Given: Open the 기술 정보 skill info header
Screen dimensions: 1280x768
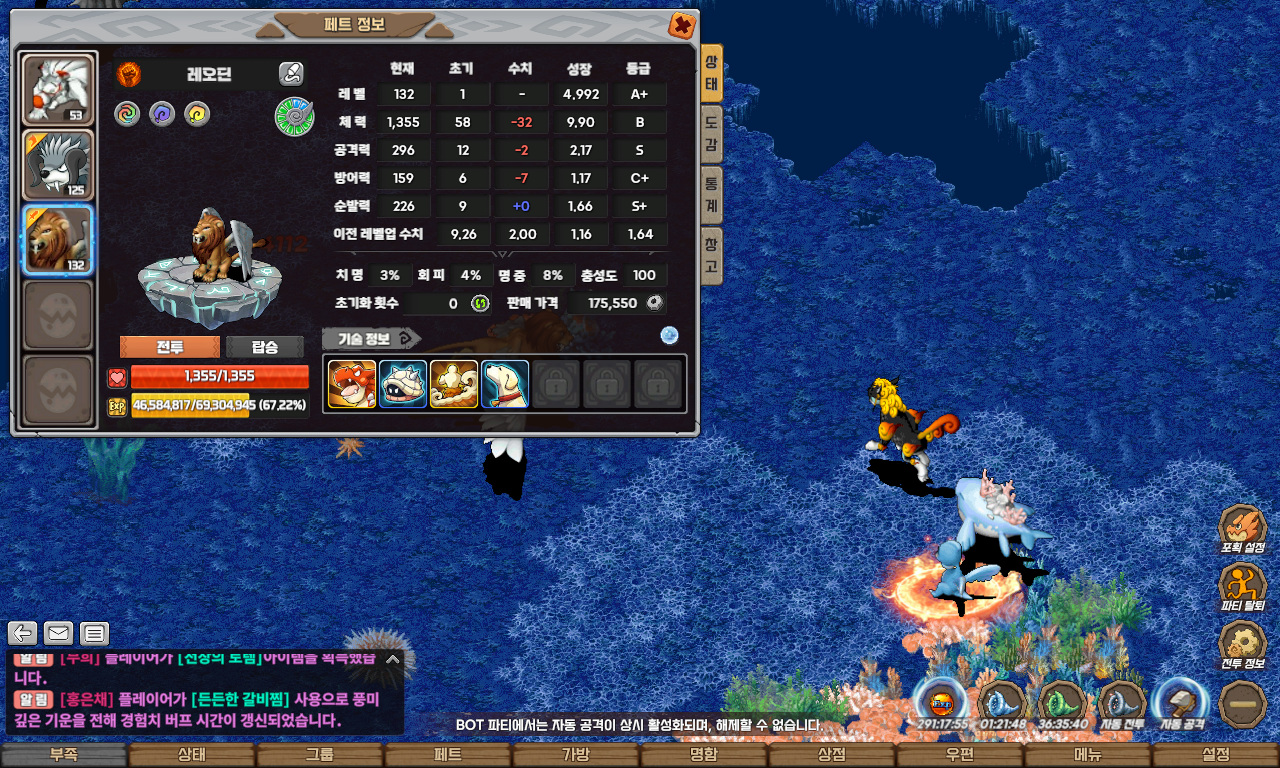Looking at the screenshot, I should [371, 338].
